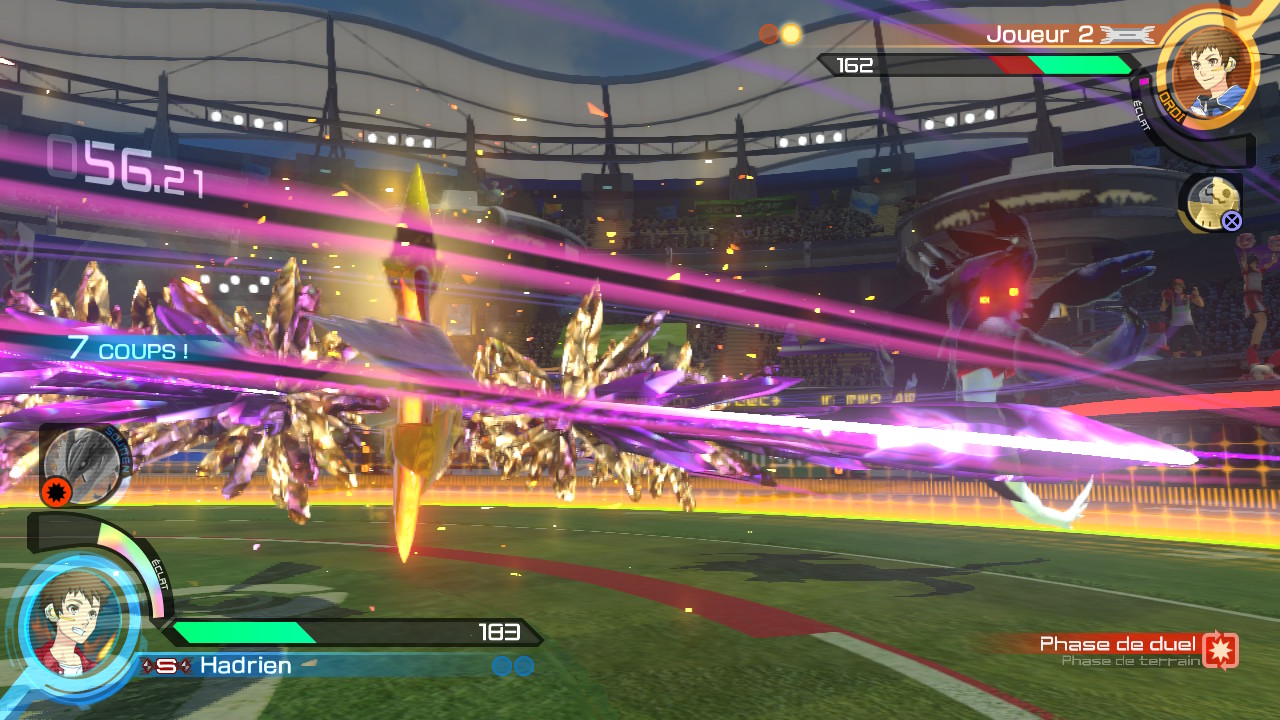Click the Phase de duel burst icon
Image resolution: width=1280 pixels, height=720 pixels.
click(1220, 650)
